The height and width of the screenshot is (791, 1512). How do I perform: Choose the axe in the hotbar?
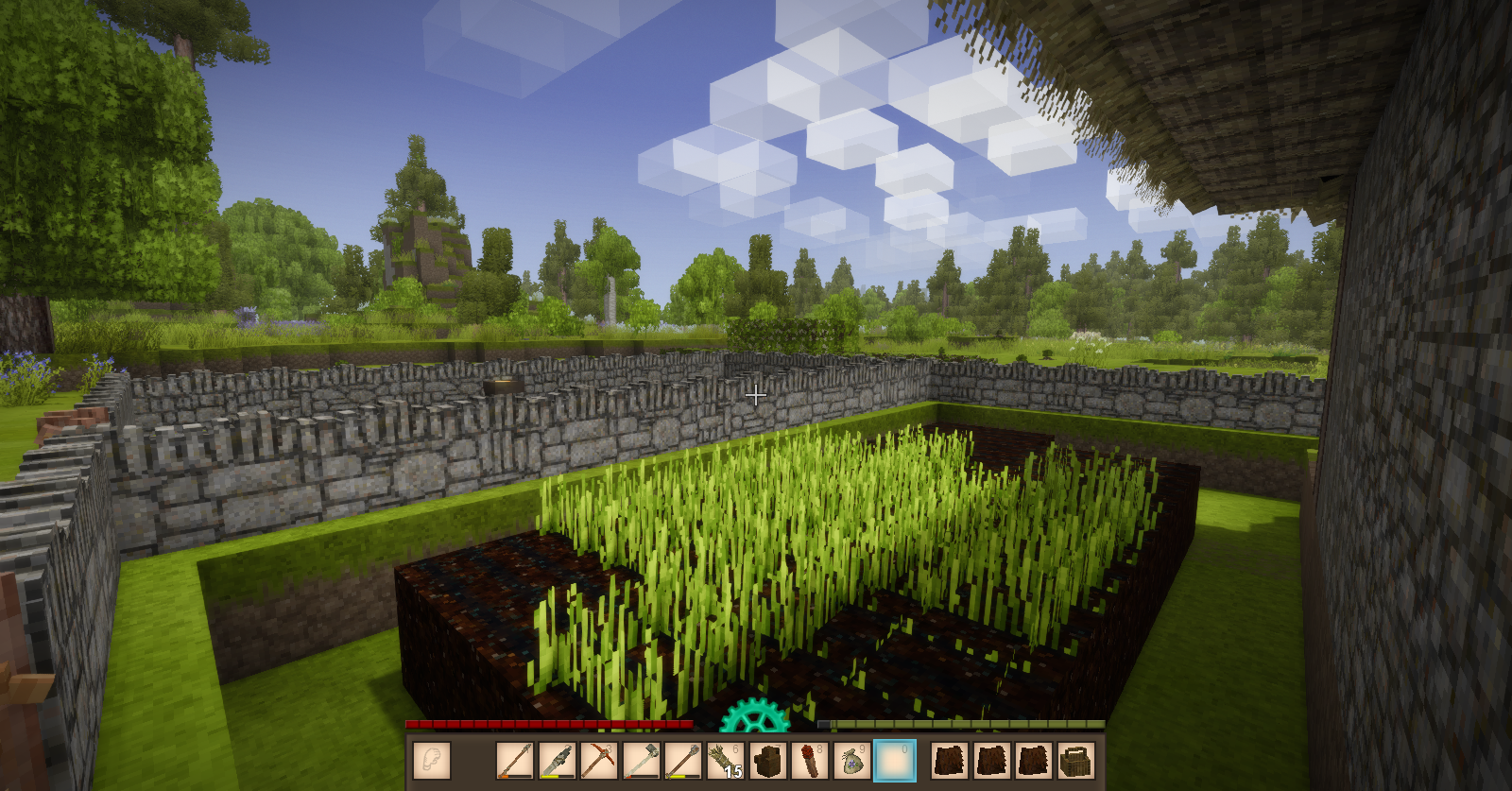point(641,761)
